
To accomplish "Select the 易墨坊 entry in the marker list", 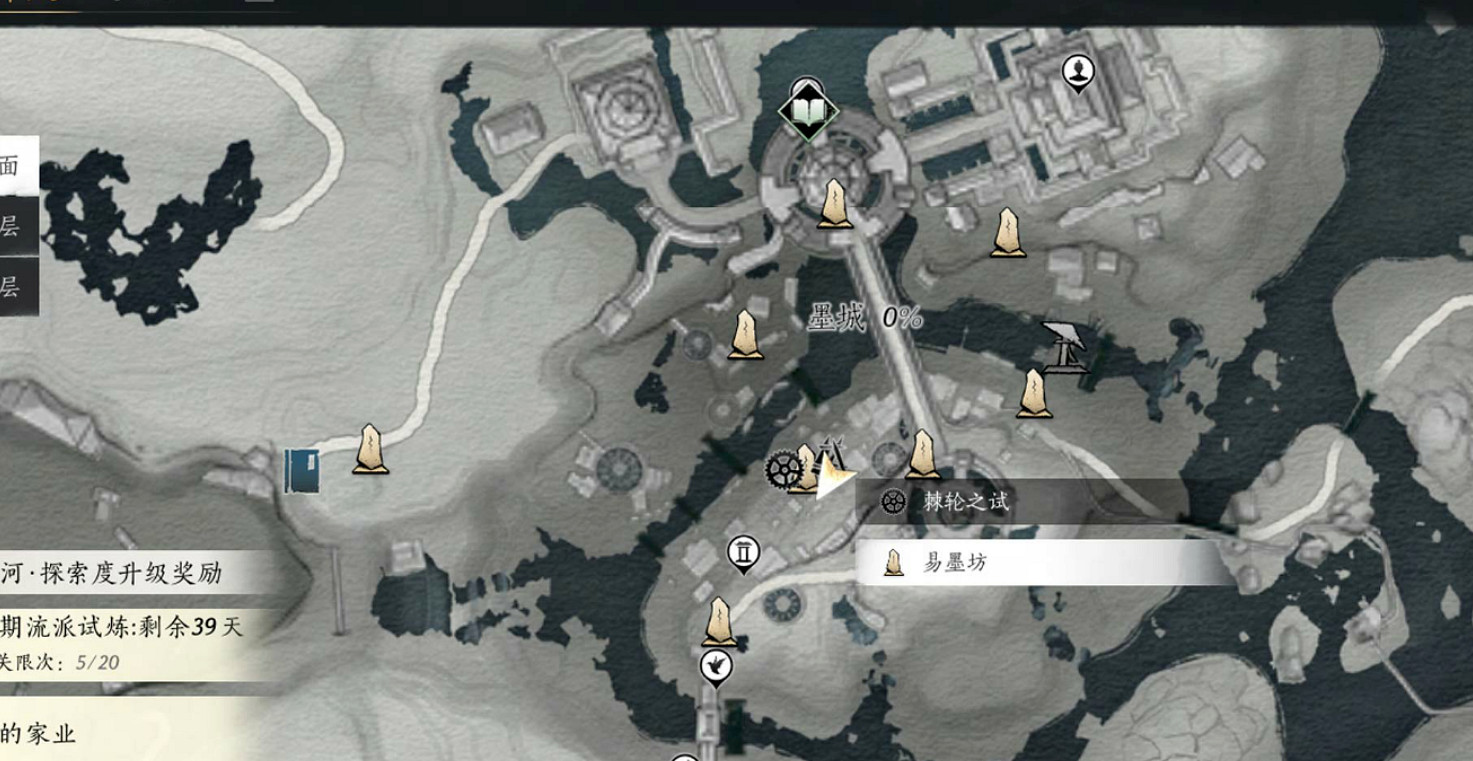I will click(x=955, y=563).
